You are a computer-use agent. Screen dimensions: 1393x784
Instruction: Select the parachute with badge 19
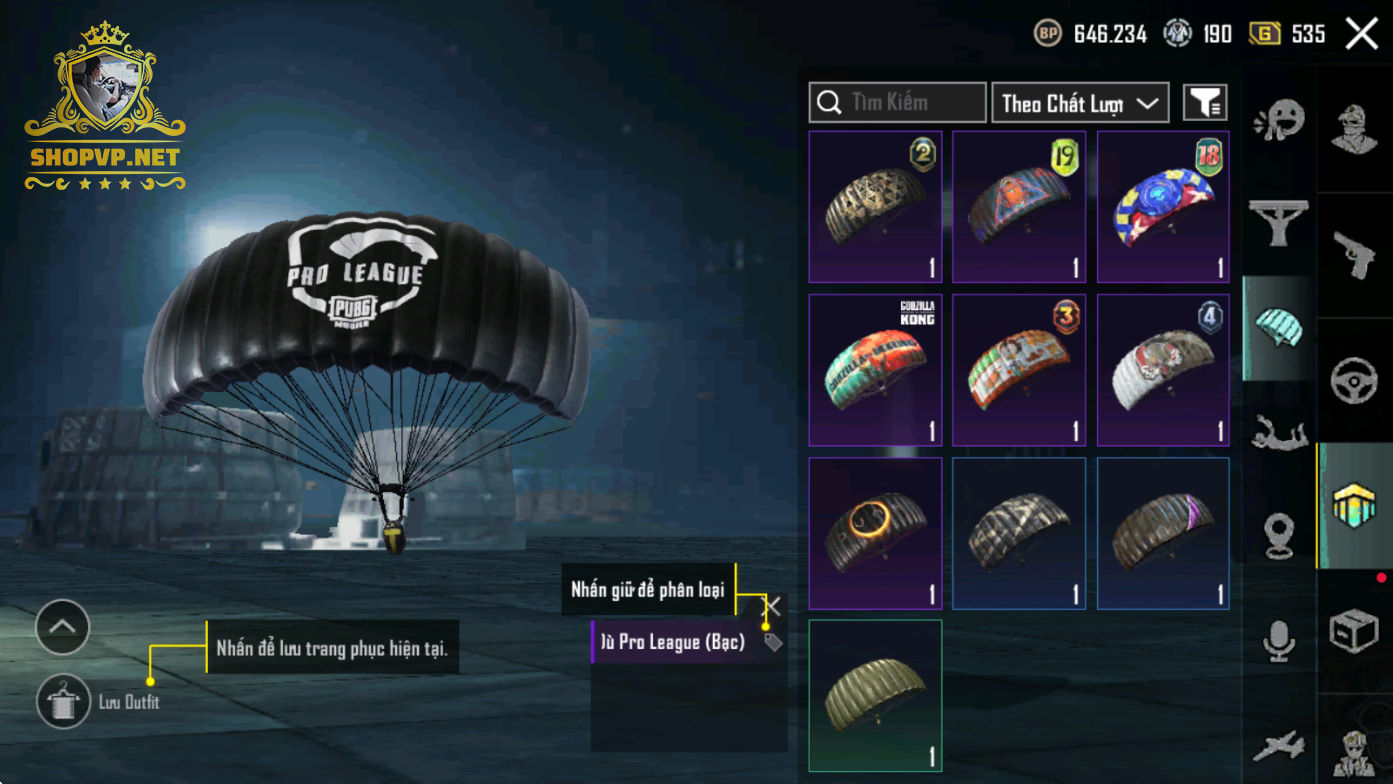(x=1019, y=207)
